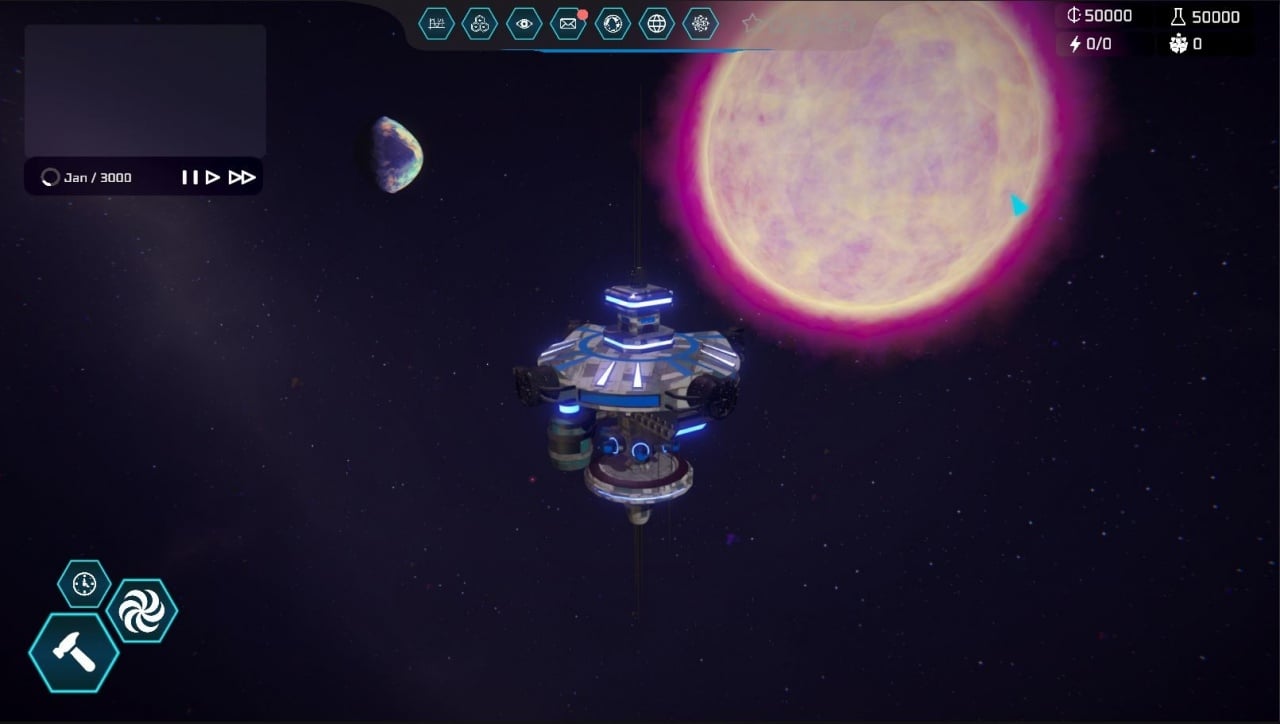Image resolution: width=1280 pixels, height=724 pixels.
Task: Open the wireframe globe menu
Action: click(x=656, y=24)
